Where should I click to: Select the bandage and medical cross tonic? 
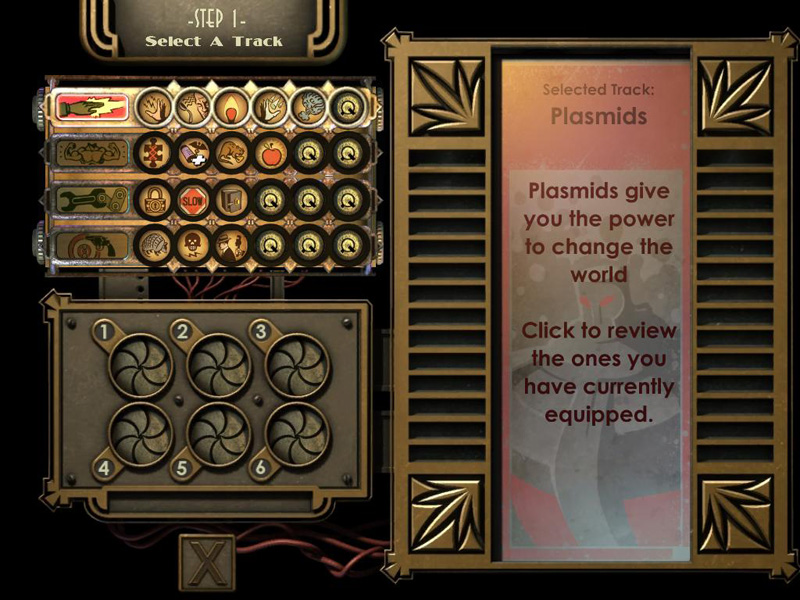[x=192, y=153]
